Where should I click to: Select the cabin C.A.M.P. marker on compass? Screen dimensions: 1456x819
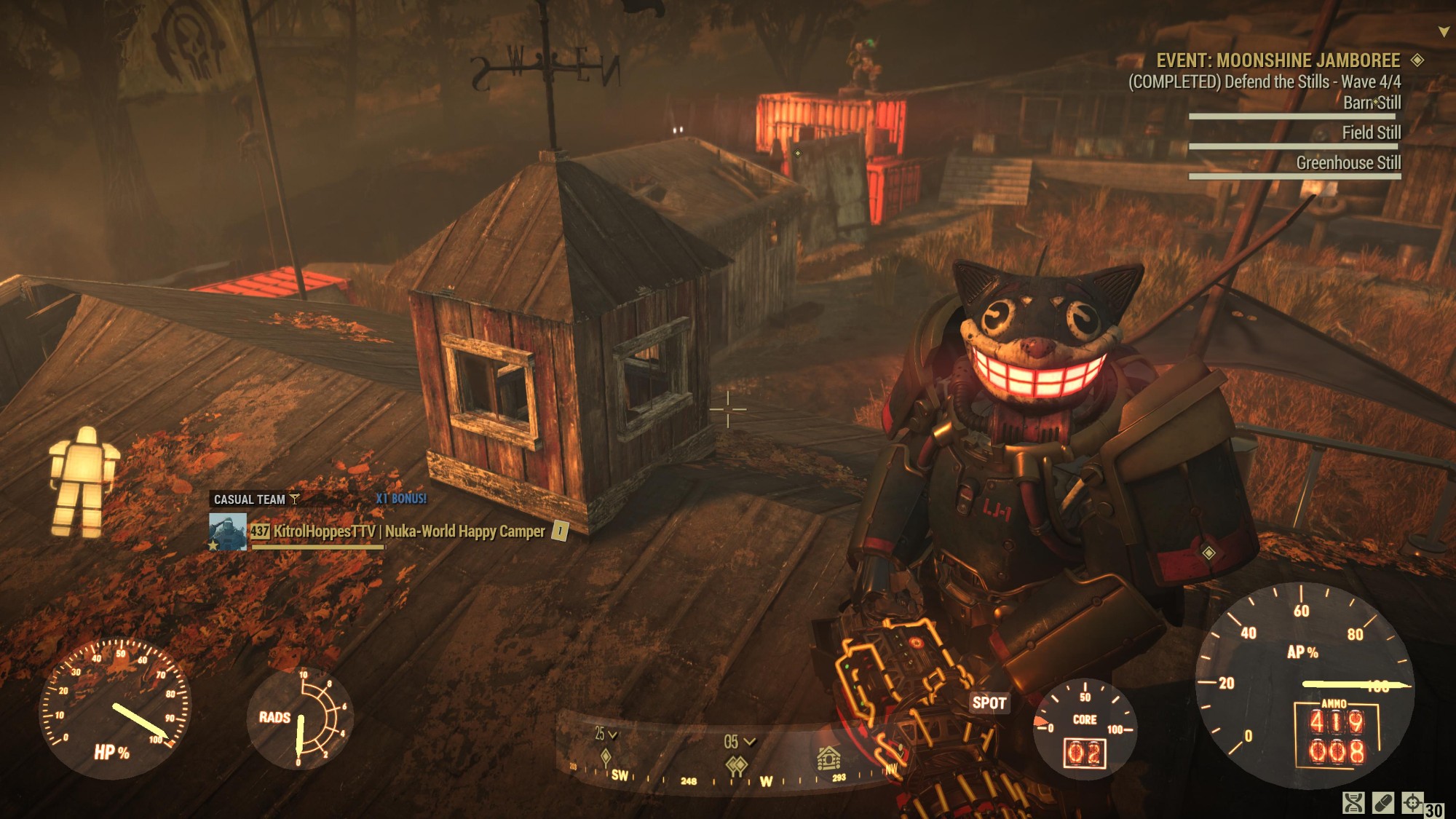[828, 759]
